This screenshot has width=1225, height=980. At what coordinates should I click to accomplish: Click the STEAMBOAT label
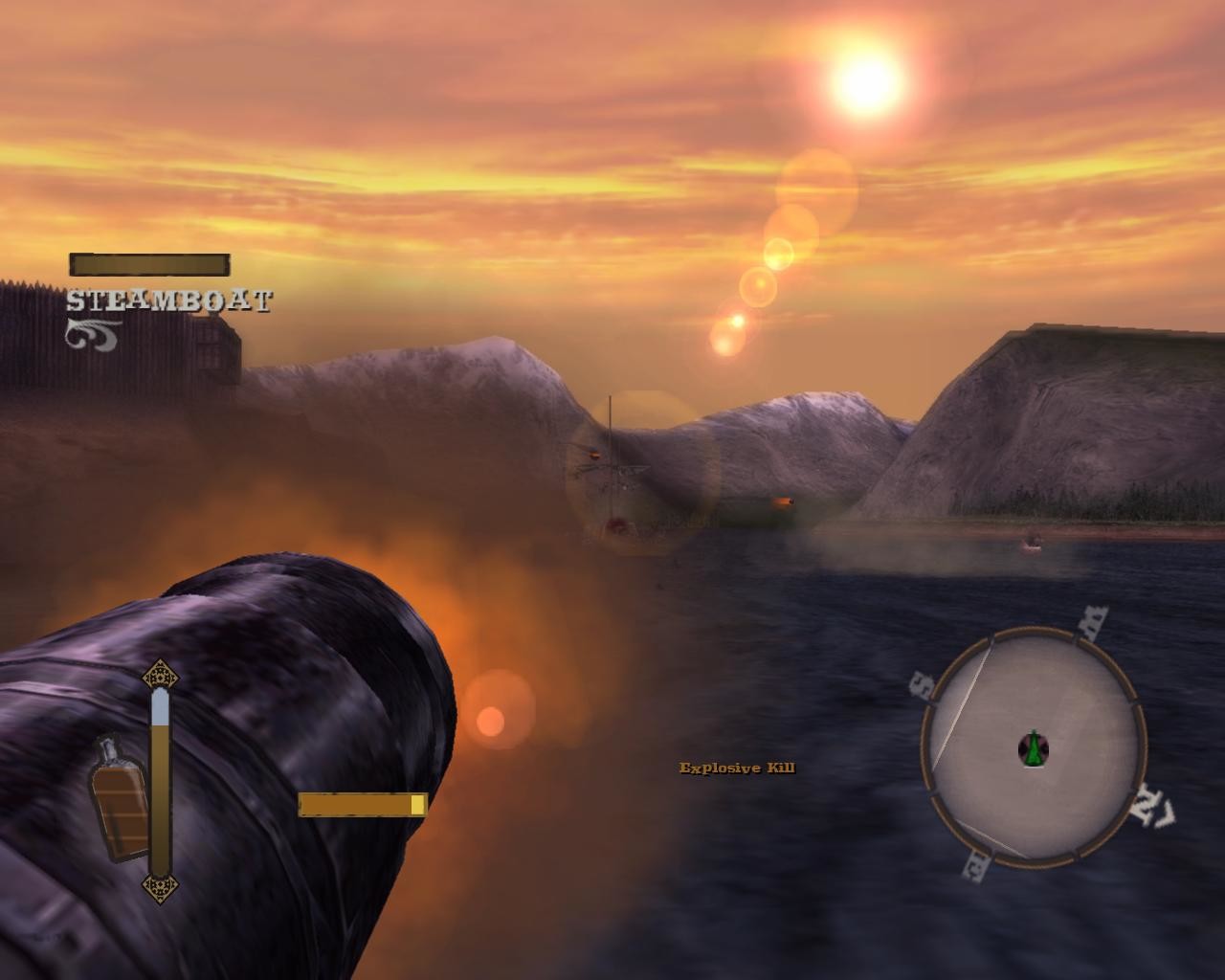click(167, 301)
